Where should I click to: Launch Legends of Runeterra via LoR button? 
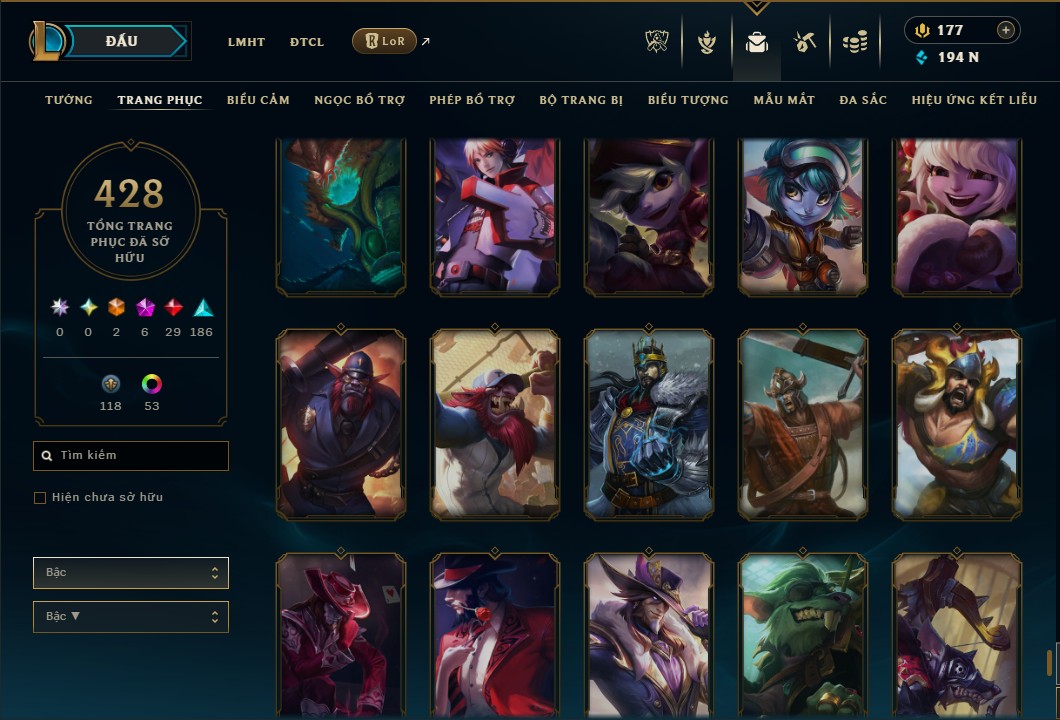tap(384, 41)
